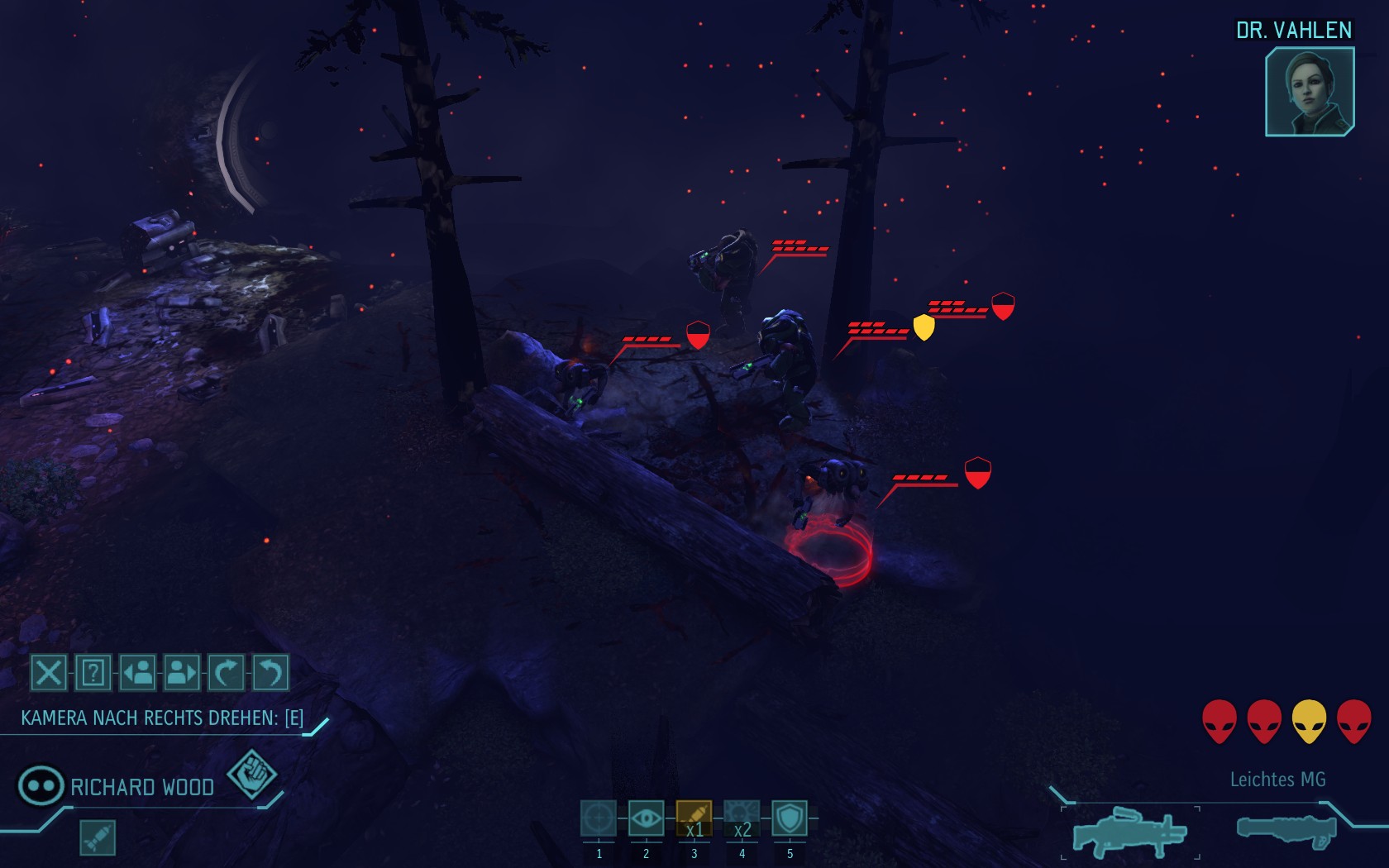Target the yellow alien head icon
1389x868 pixels.
click(1309, 721)
